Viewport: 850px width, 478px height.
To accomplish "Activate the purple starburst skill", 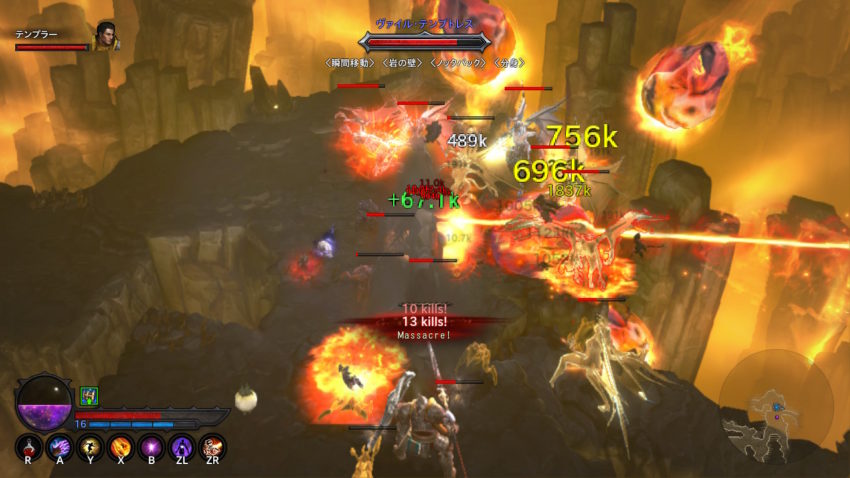I will click(x=152, y=446).
